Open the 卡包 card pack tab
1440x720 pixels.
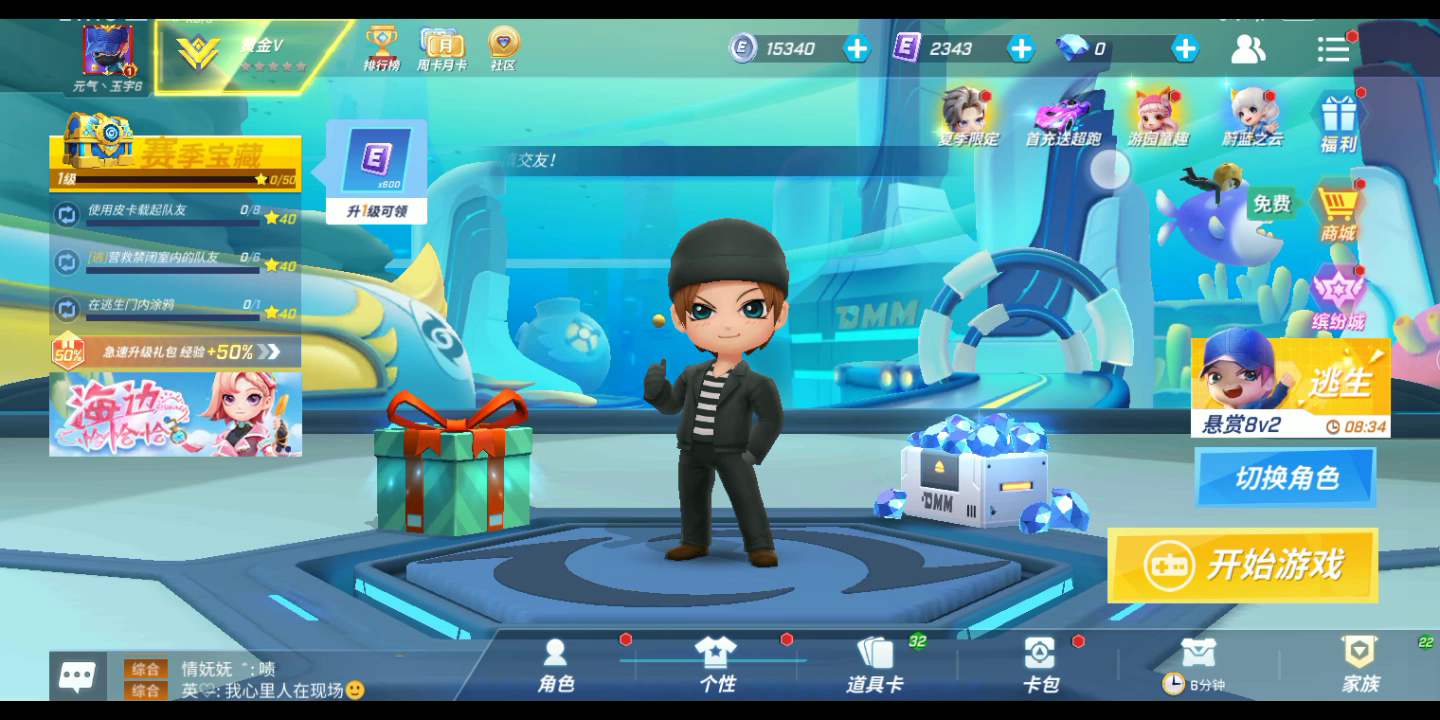click(x=1040, y=666)
